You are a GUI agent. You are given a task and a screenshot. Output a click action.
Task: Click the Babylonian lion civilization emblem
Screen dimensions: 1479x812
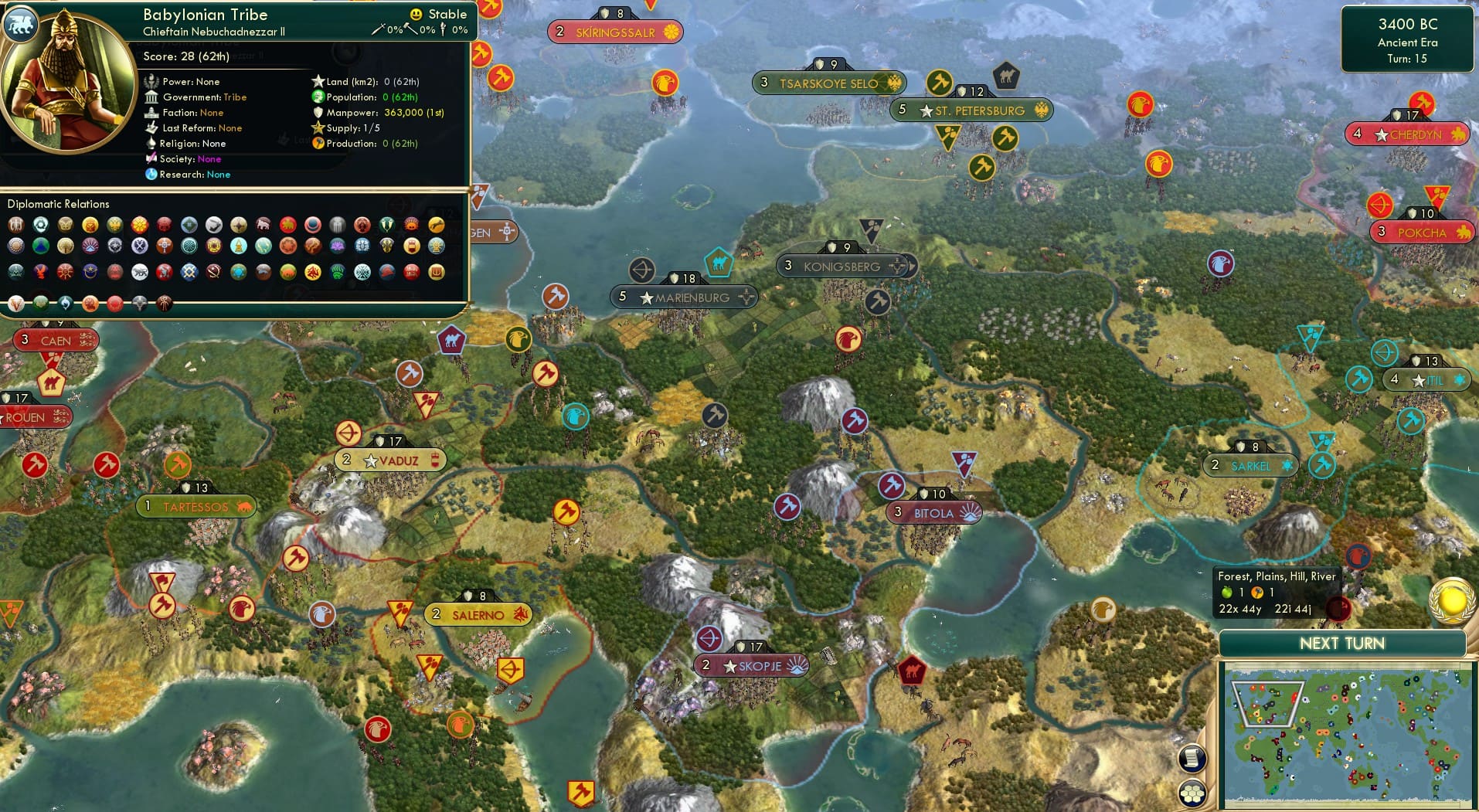tap(22, 24)
